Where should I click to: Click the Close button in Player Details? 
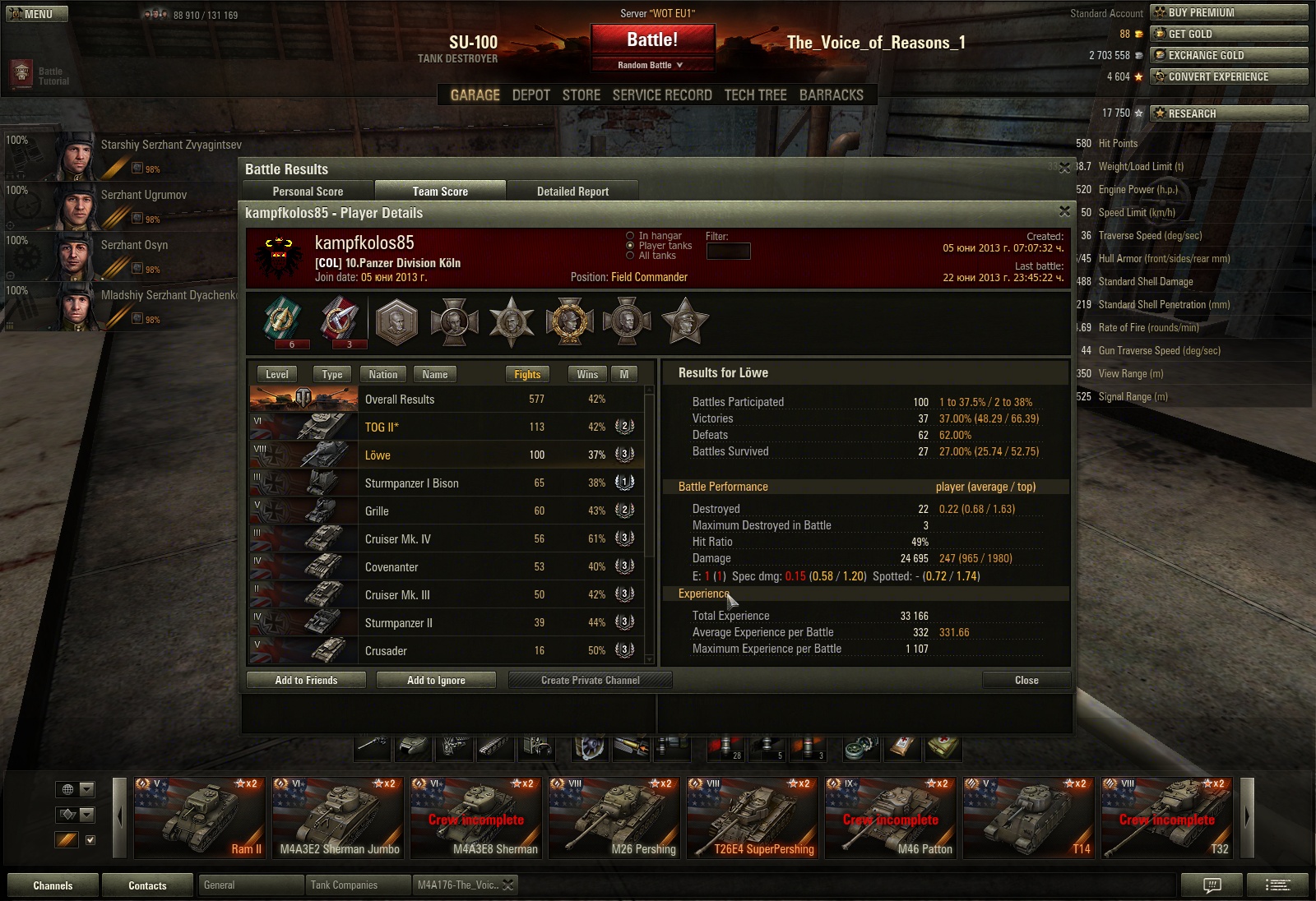click(1026, 680)
